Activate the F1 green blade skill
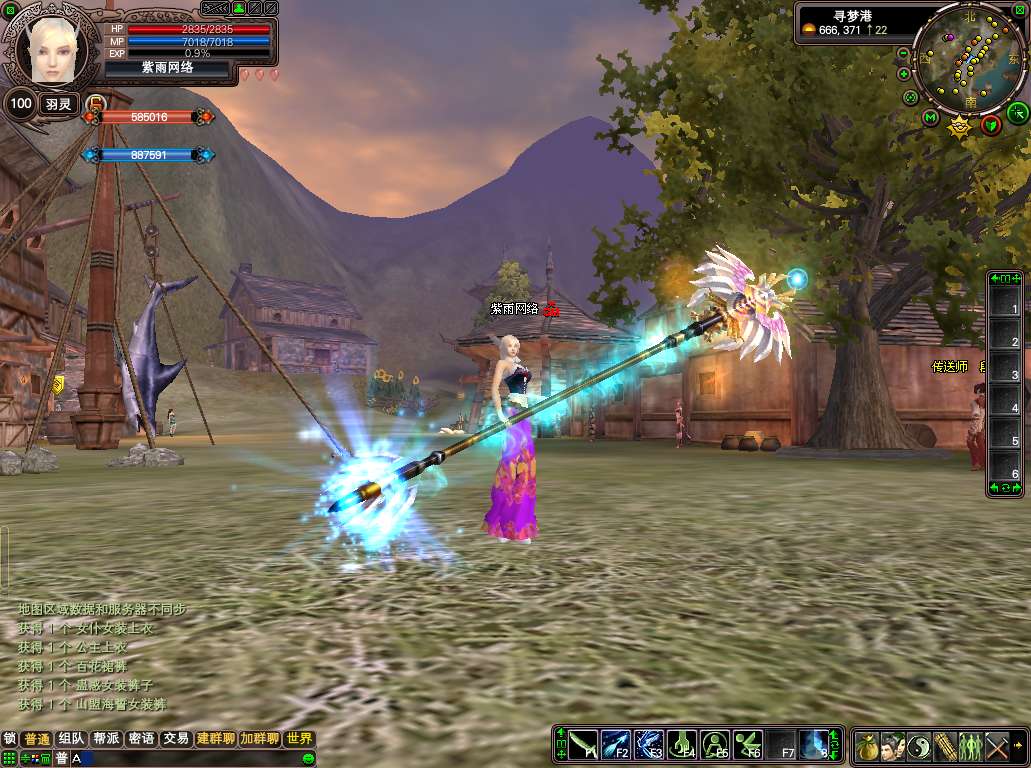 tap(584, 745)
